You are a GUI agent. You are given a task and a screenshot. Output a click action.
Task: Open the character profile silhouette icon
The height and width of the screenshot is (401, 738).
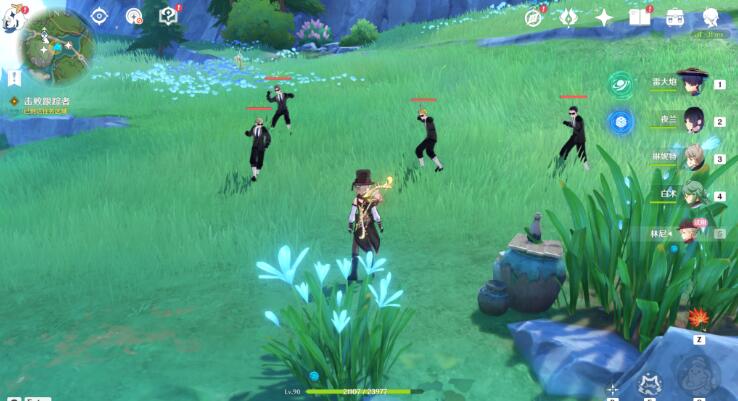pos(711,16)
